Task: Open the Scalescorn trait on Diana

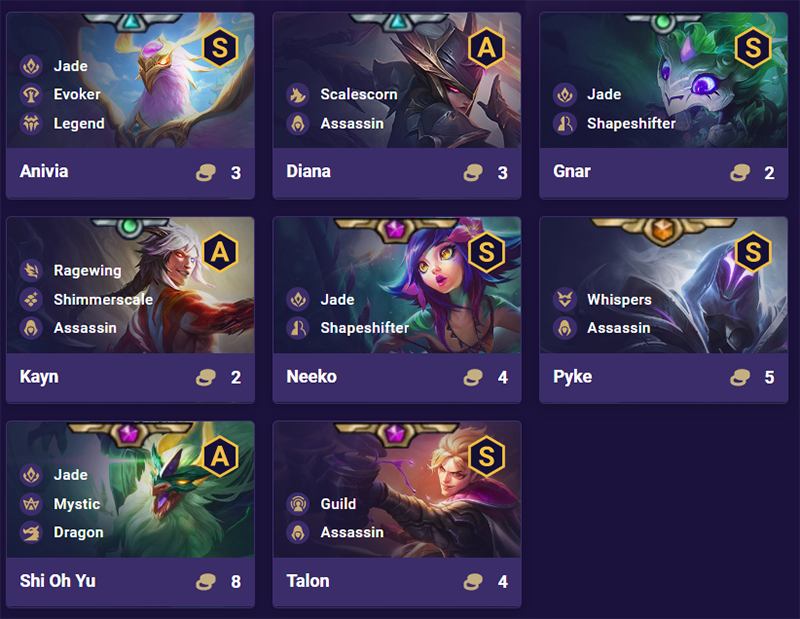Action: (x=358, y=94)
